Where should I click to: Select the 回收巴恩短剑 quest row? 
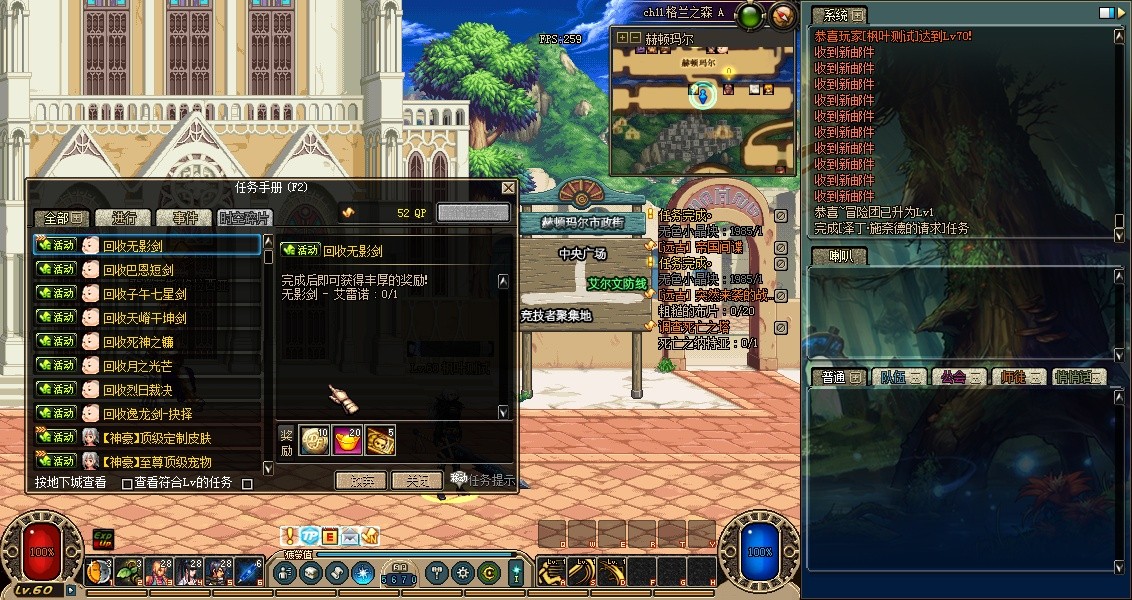[138, 270]
